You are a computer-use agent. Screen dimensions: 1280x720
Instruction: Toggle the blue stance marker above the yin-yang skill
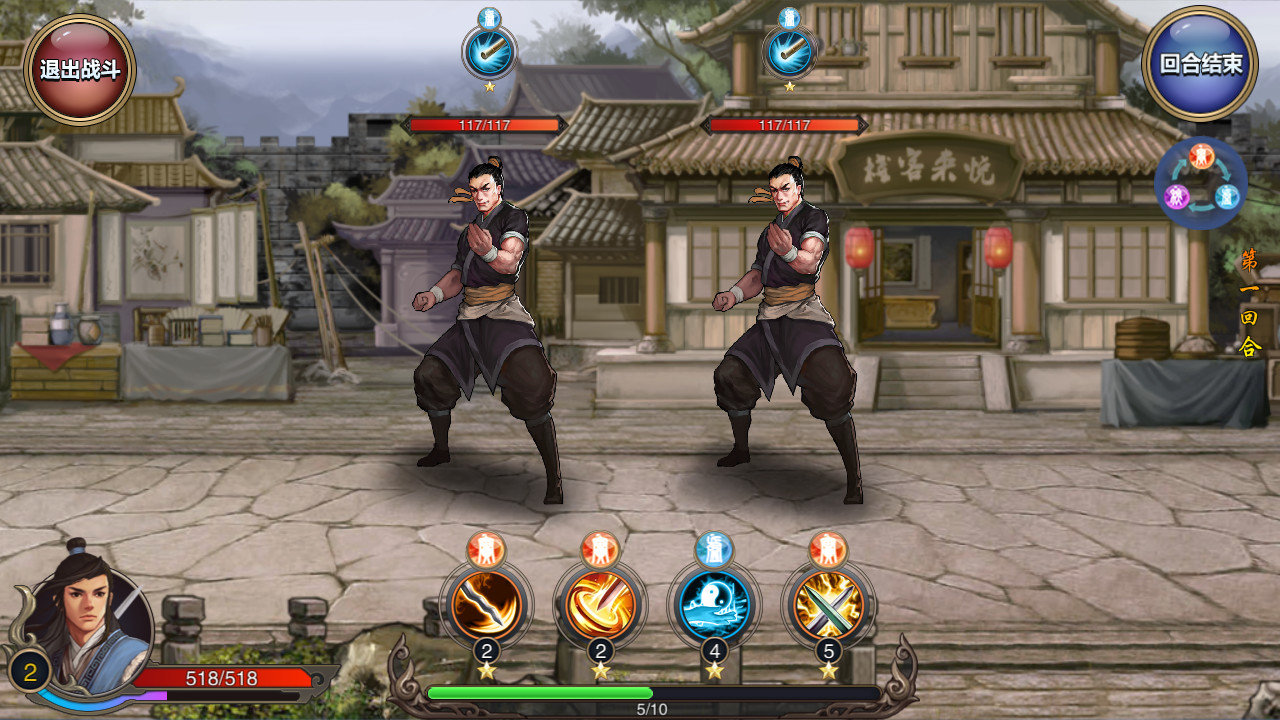pyautogui.click(x=716, y=547)
